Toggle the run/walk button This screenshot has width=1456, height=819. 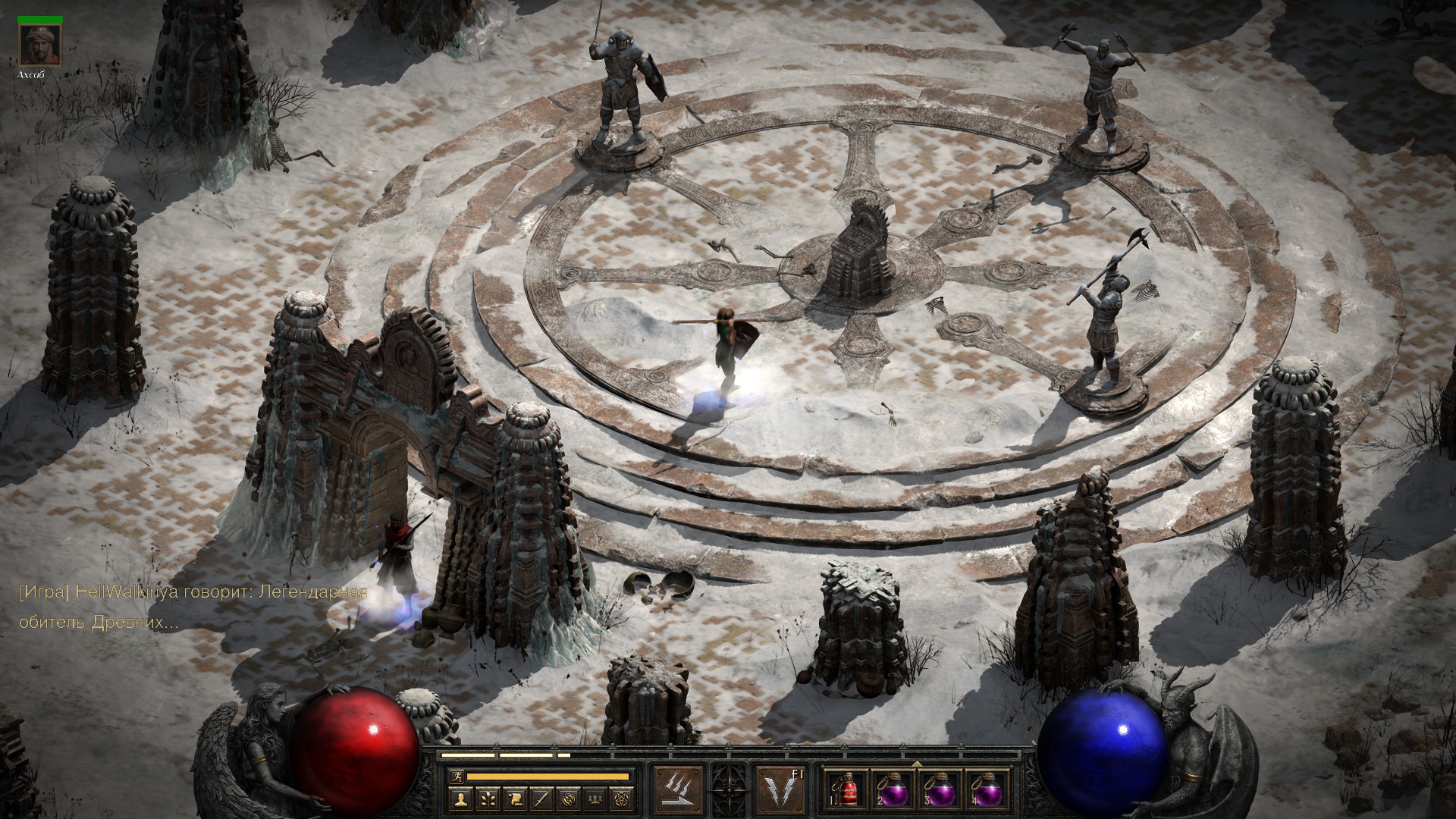455,776
